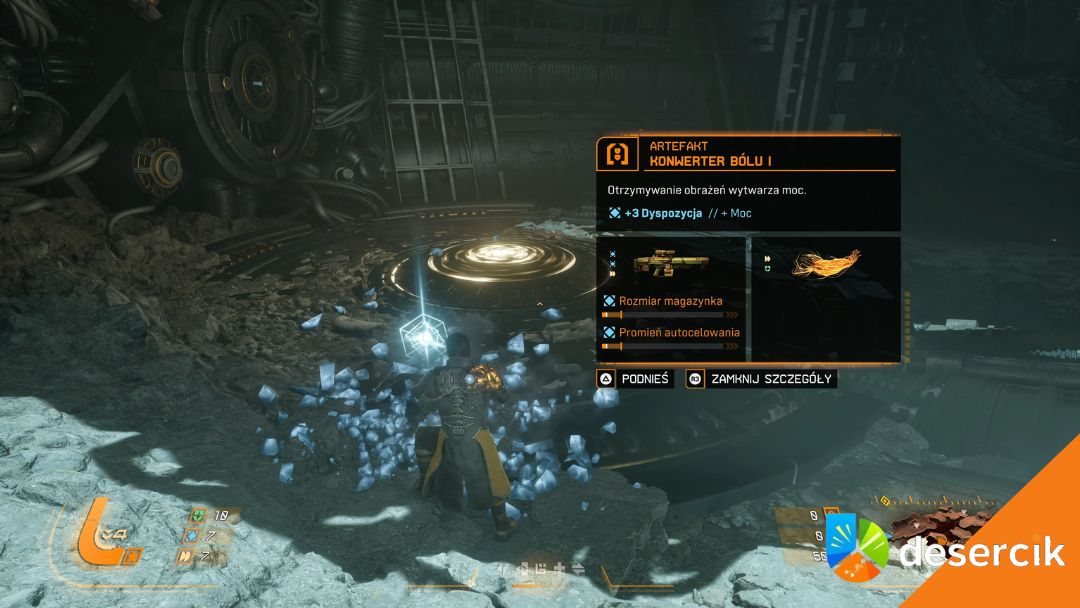Select the Konwerter Bólu I artifact icon
1080x608 pixels.
point(617,154)
